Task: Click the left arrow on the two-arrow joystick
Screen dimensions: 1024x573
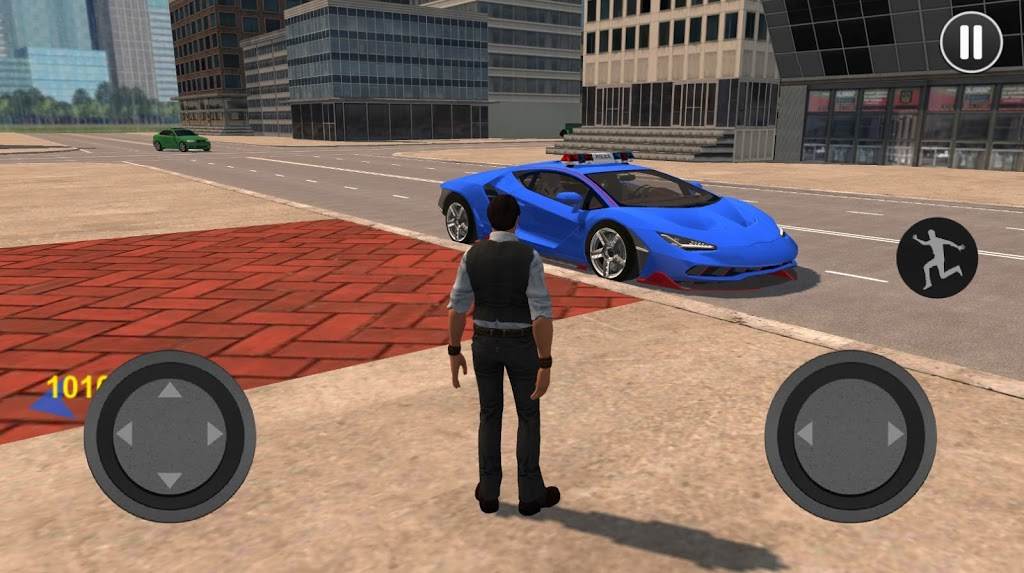Action: pyautogui.click(x=805, y=435)
